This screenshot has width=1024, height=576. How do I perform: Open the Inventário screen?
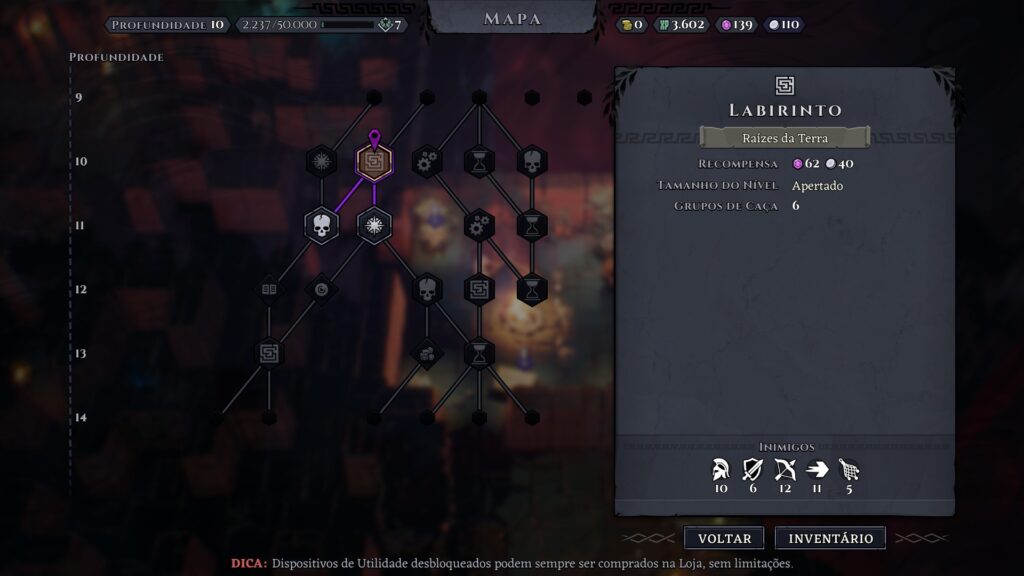(x=830, y=538)
